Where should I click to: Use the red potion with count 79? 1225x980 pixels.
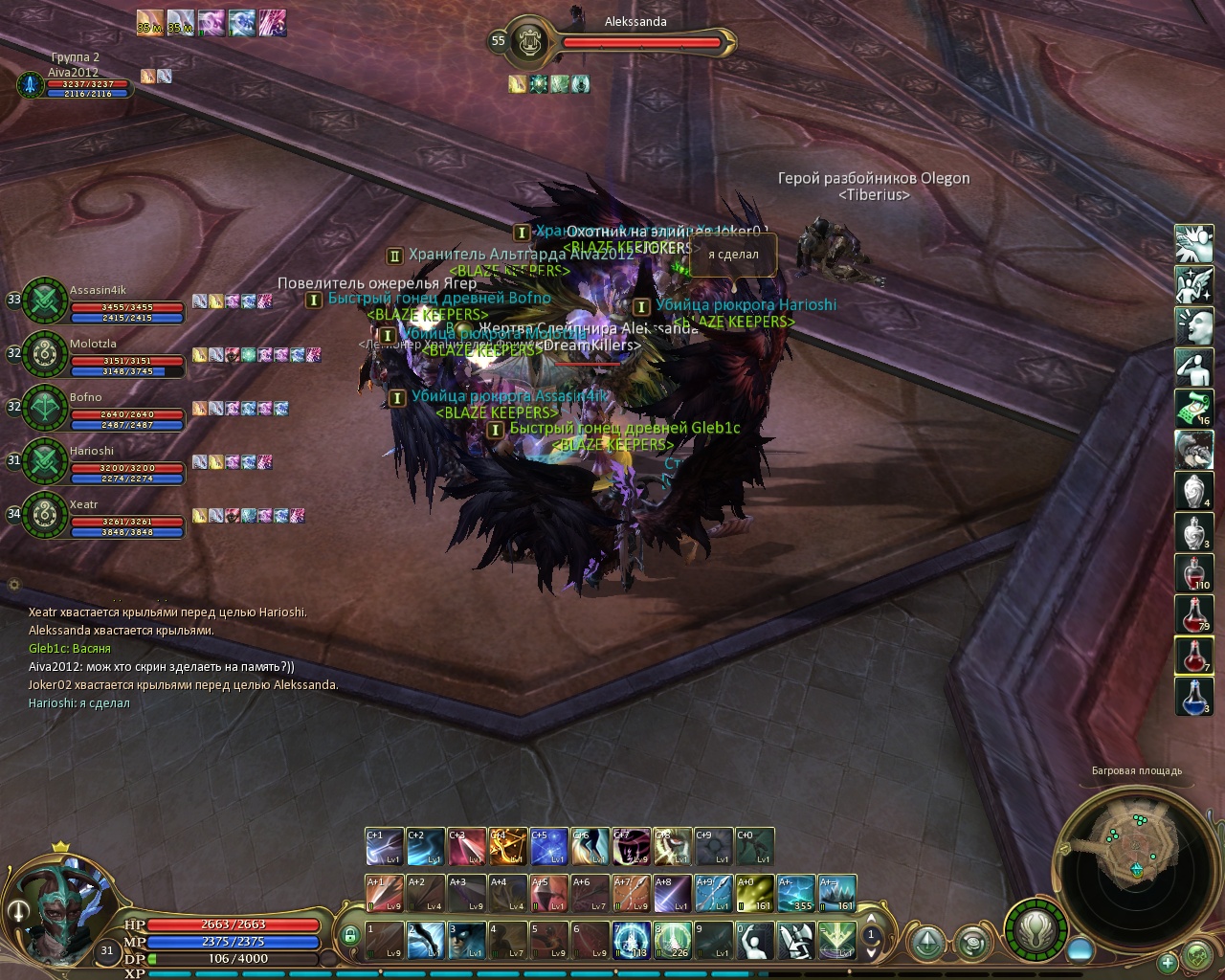[1193, 613]
